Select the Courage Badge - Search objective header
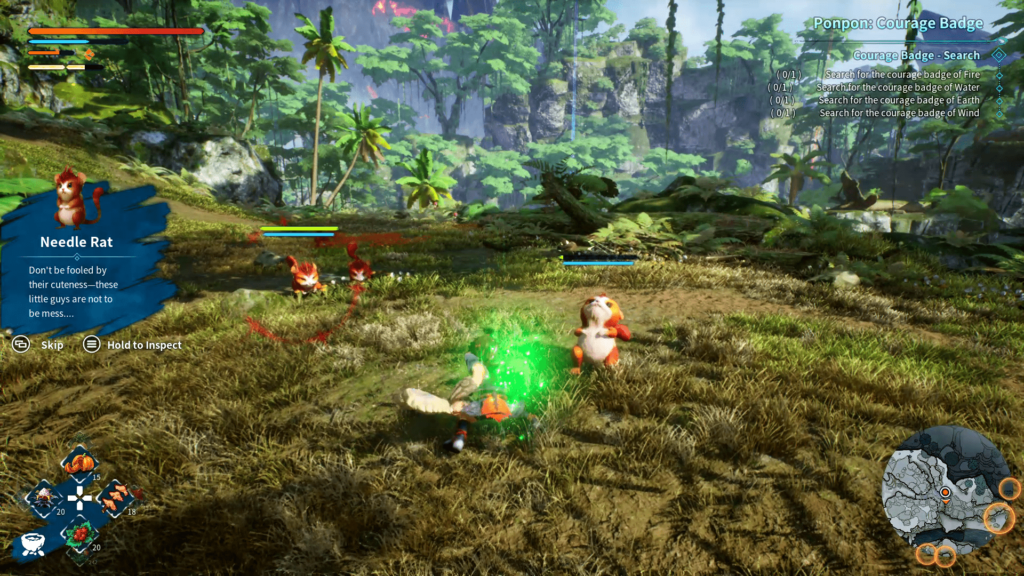 [x=916, y=56]
